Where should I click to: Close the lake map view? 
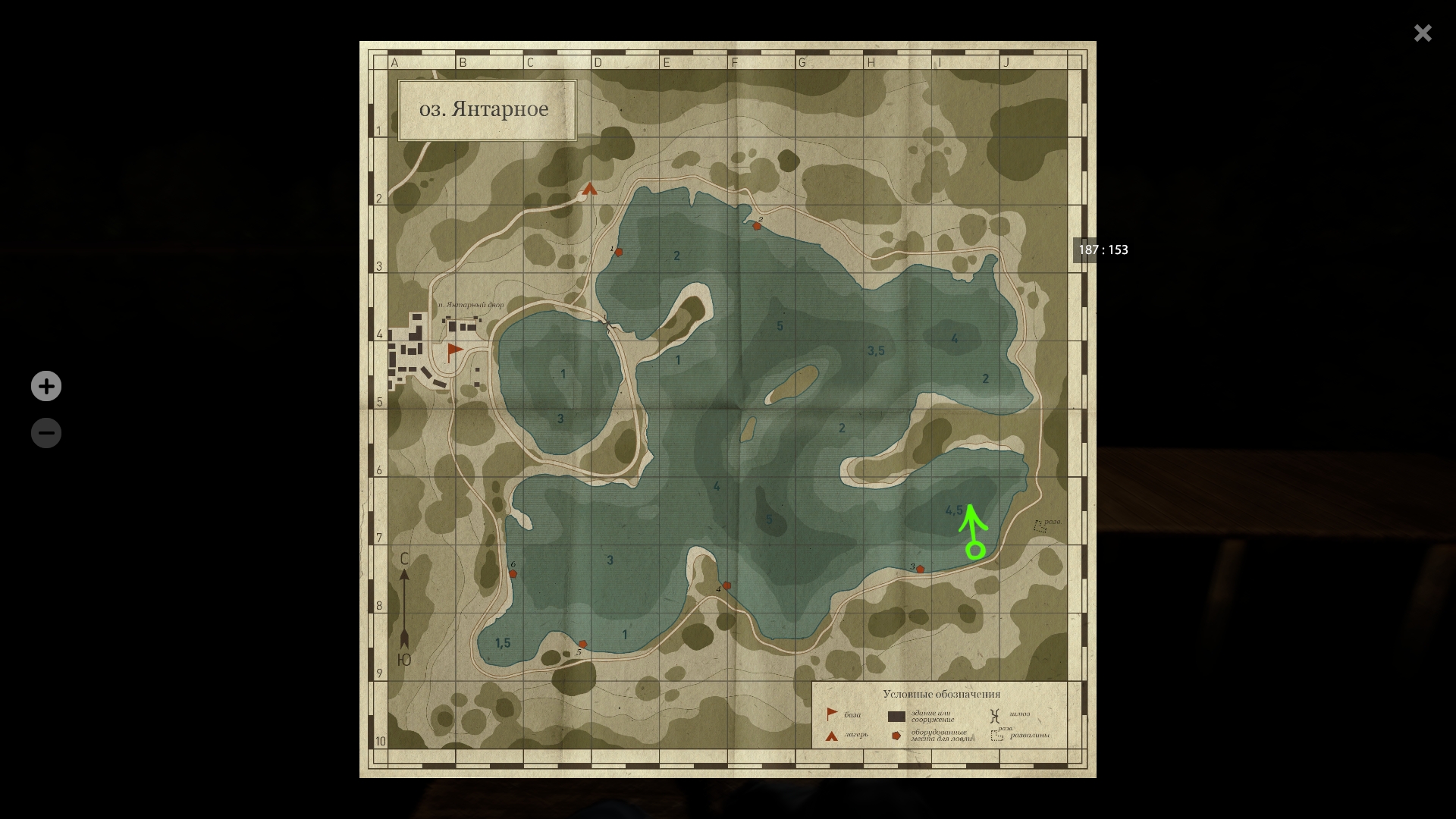point(1423,33)
